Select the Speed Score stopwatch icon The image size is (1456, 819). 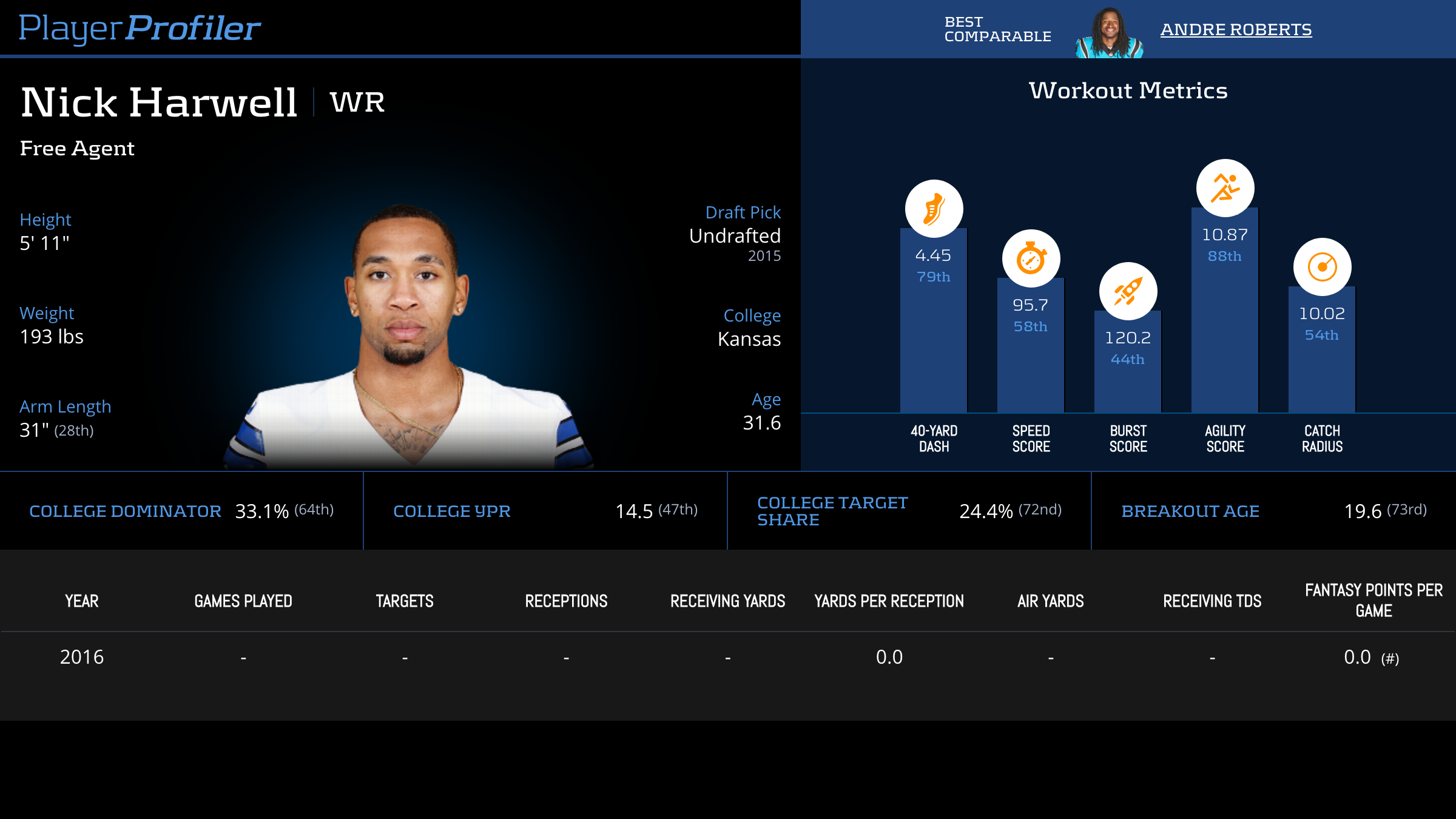coord(1031,258)
